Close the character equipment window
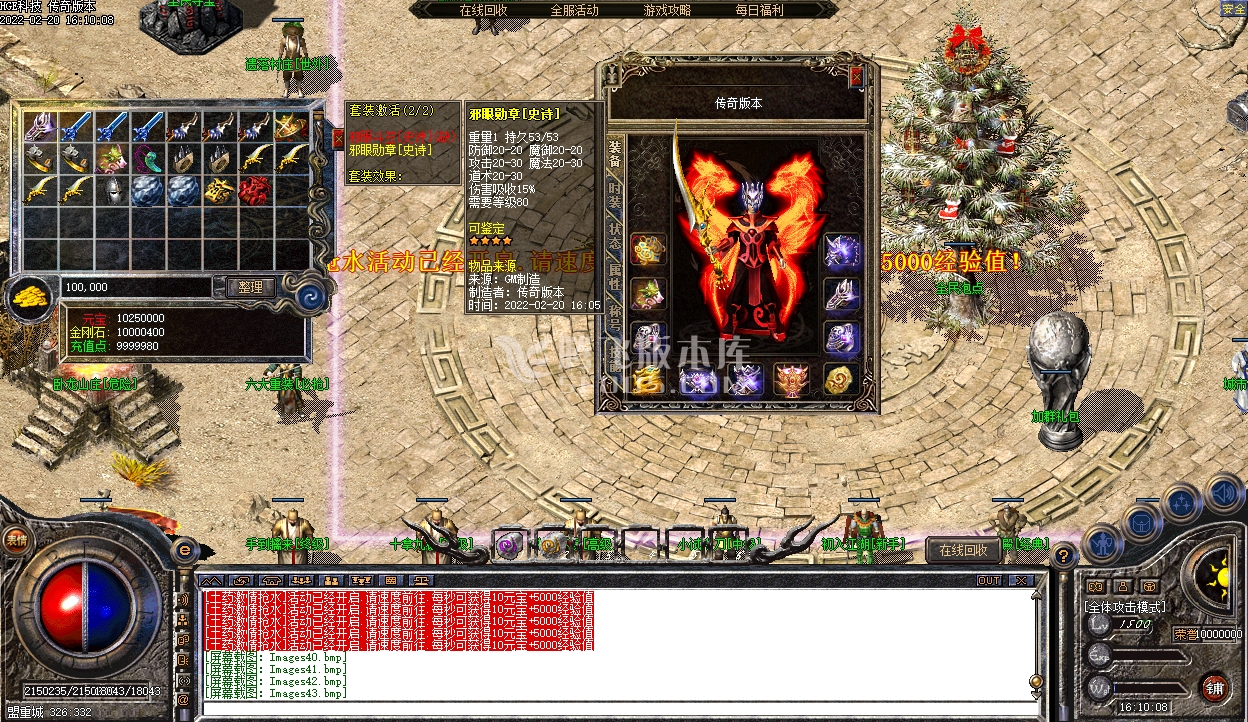Image resolution: width=1248 pixels, height=722 pixels. (x=855, y=76)
